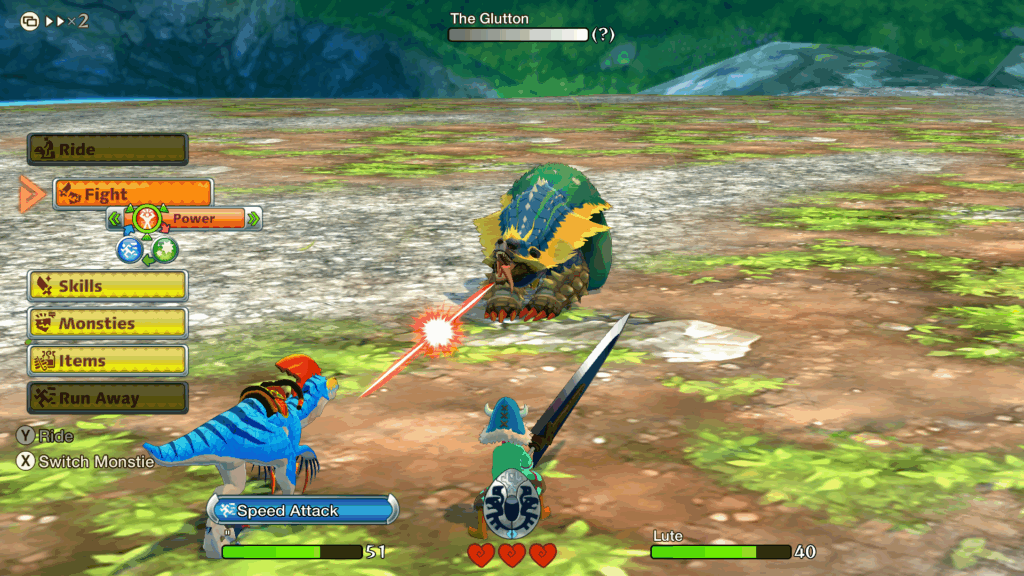Cycle attack type with the left arrows
The image size is (1024, 576).
point(115,218)
